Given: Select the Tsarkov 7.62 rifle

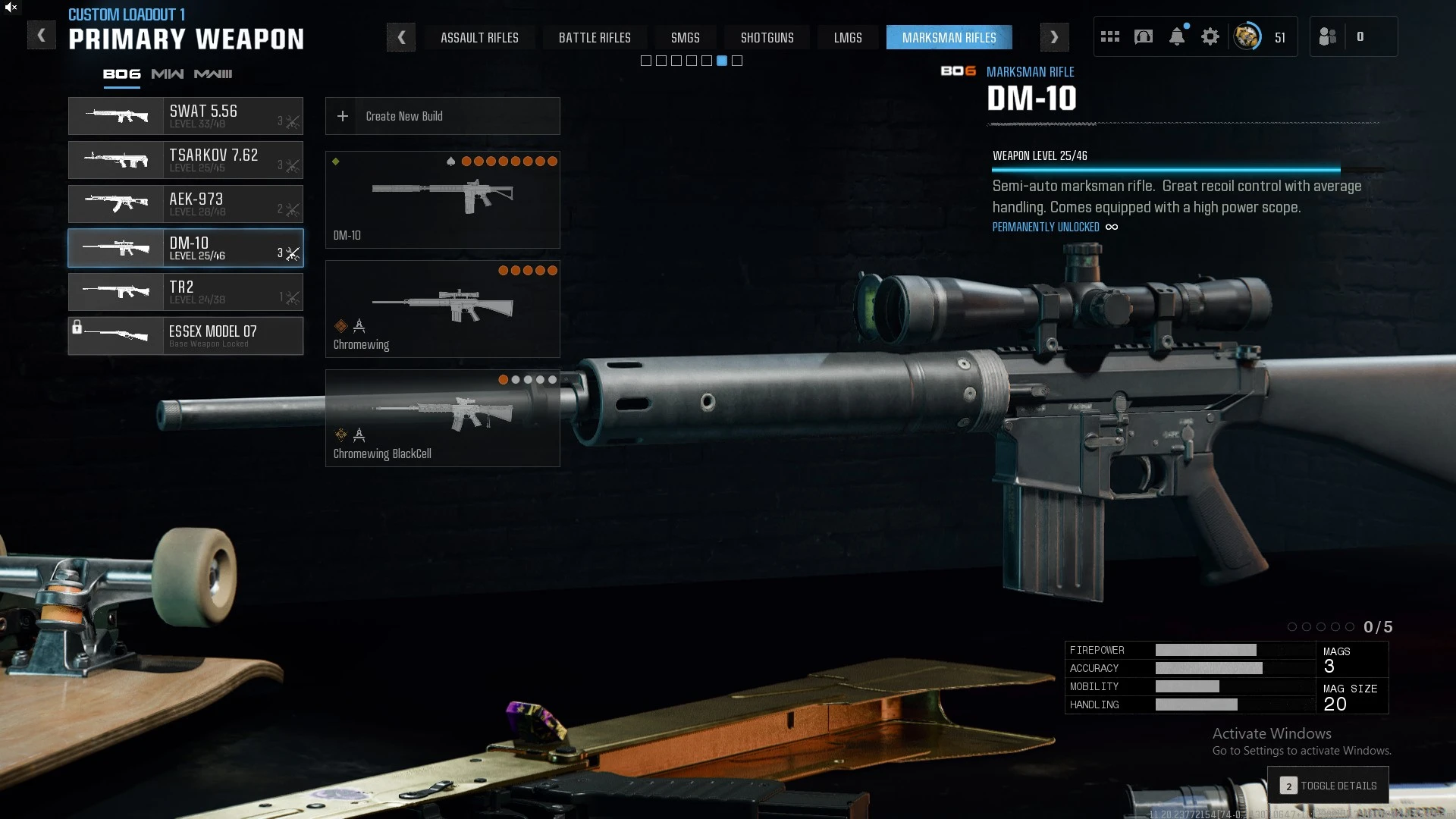Looking at the screenshot, I should tap(186, 160).
